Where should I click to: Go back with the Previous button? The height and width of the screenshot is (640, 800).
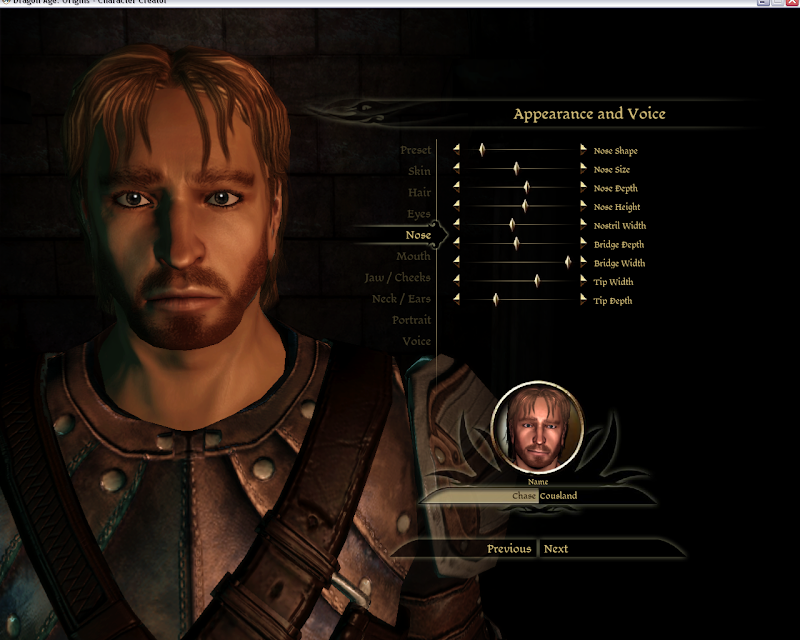[509, 549]
